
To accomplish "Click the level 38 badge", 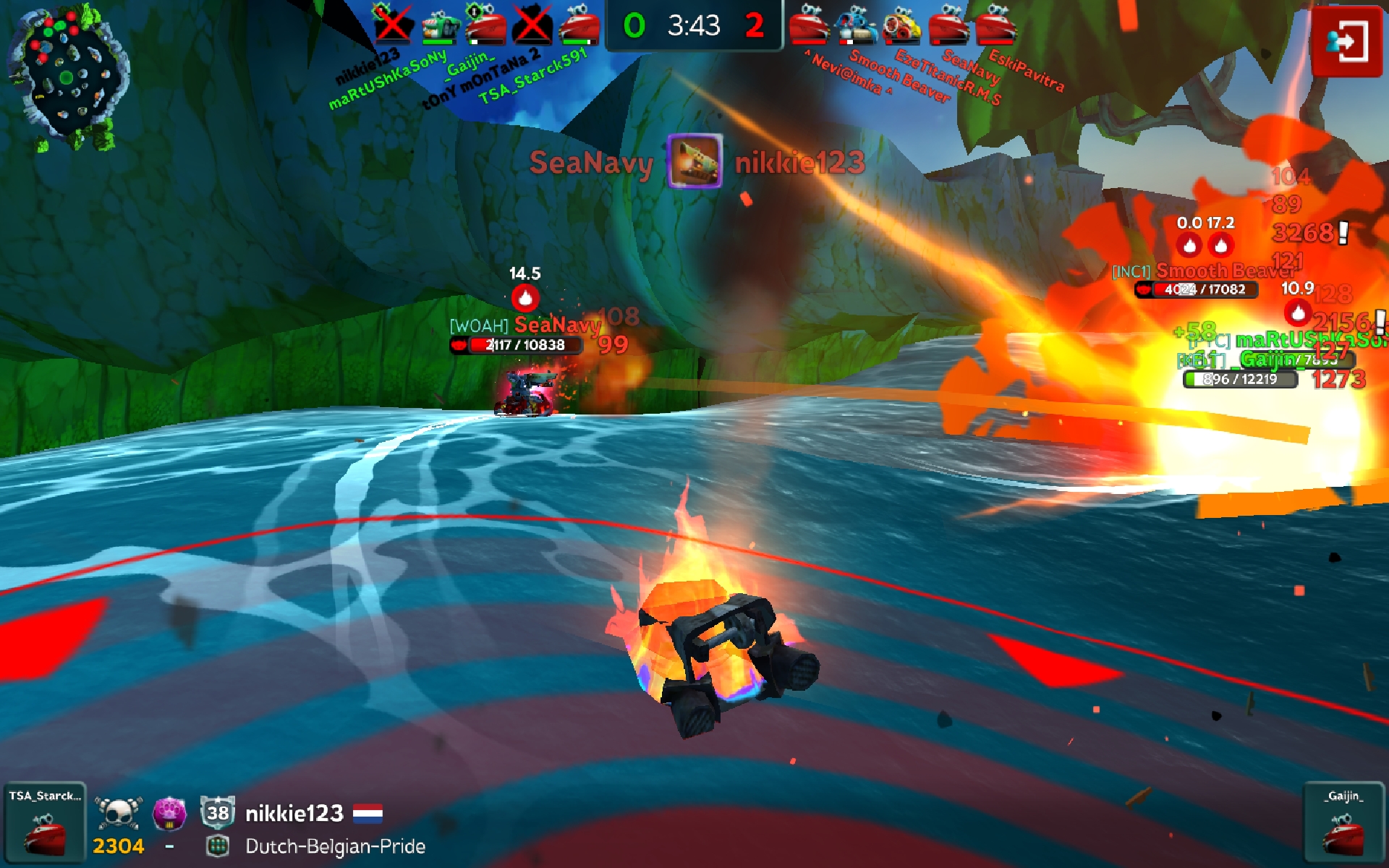I will pos(218,813).
